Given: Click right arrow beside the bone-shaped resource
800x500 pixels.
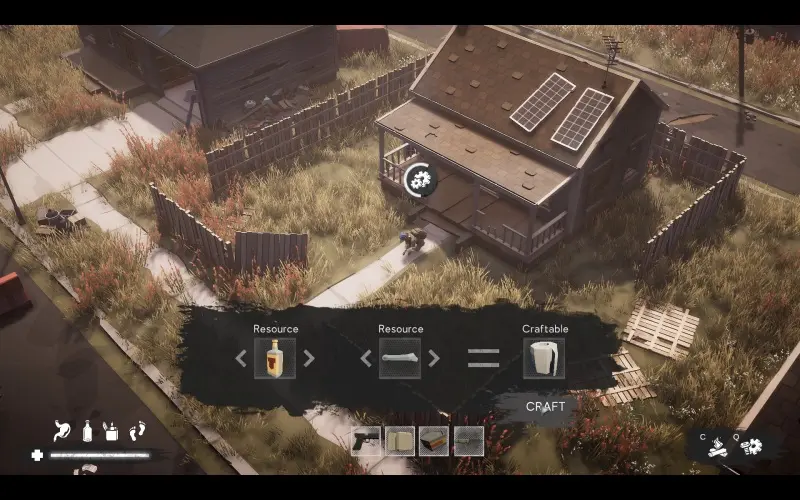Looking at the screenshot, I should pos(434,358).
